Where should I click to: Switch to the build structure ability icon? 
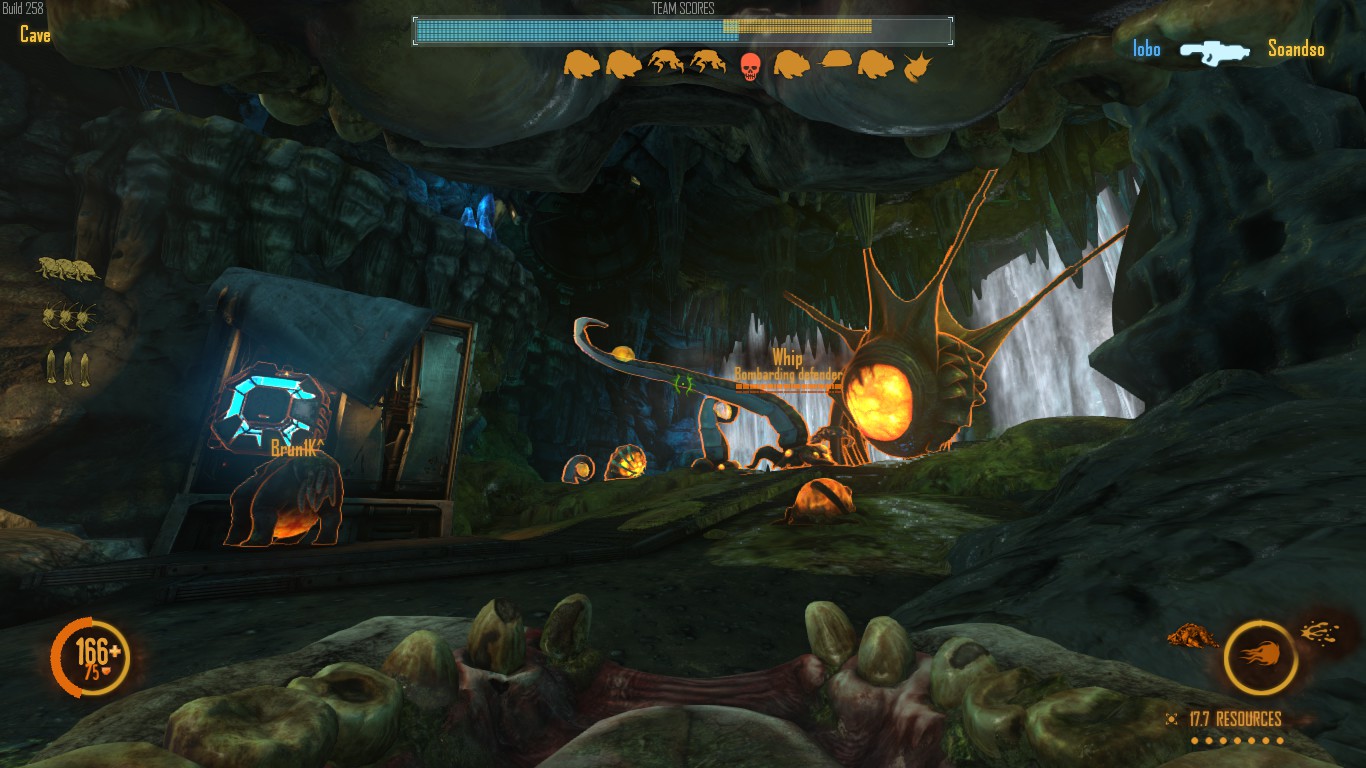pyautogui.click(x=1191, y=636)
